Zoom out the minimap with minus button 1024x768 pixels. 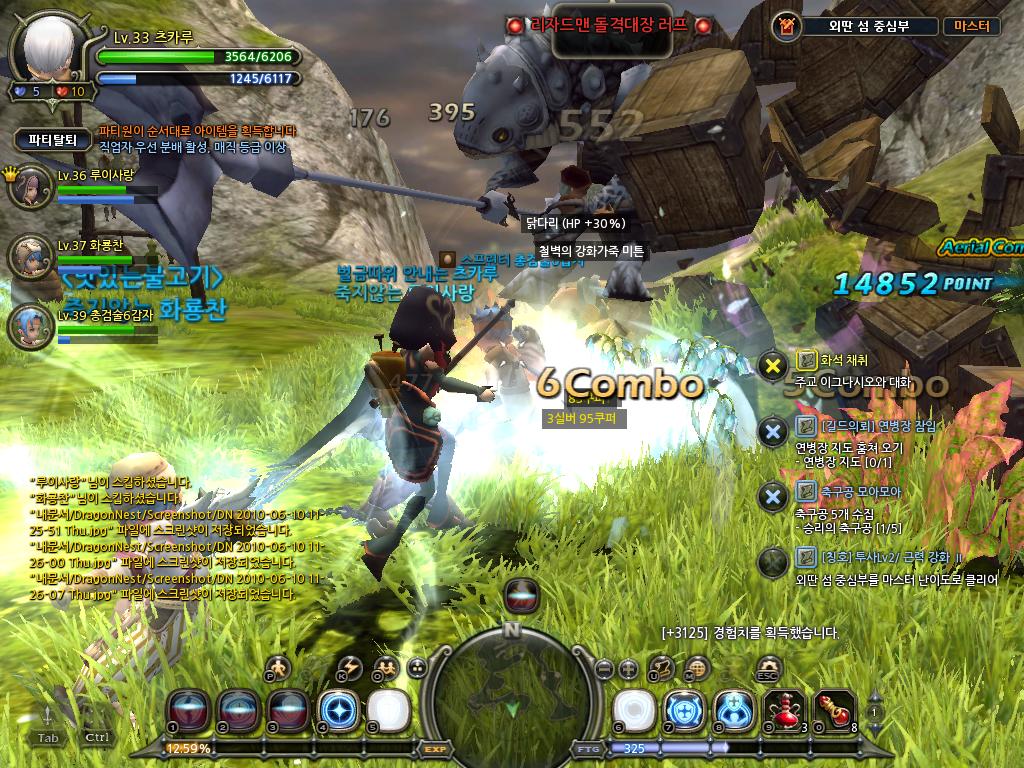tap(603, 669)
